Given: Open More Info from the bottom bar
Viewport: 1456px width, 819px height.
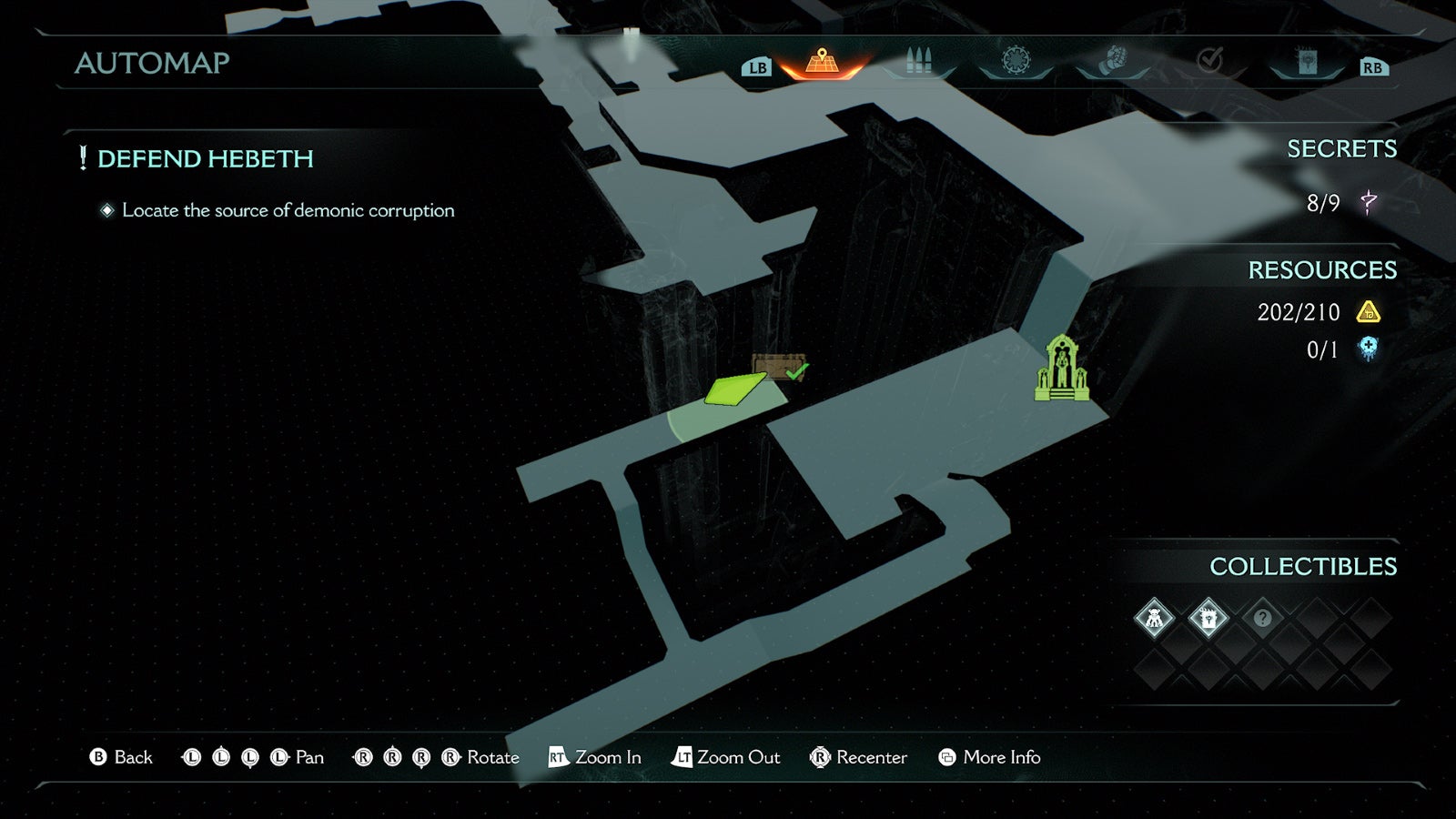Looking at the screenshot, I should [x=1002, y=757].
